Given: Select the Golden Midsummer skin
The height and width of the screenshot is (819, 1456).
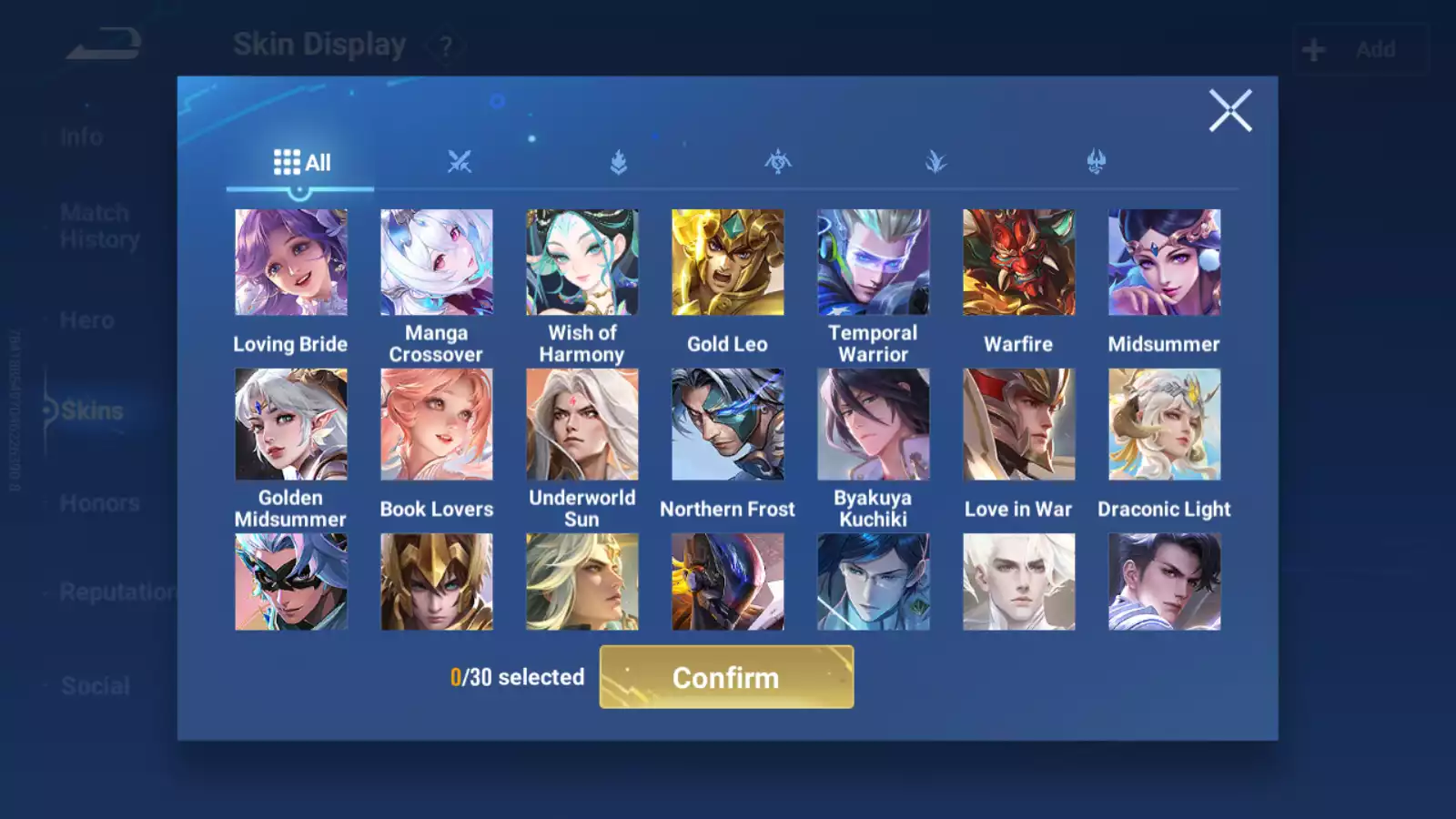Looking at the screenshot, I should pyautogui.click(x=291, y=424).
